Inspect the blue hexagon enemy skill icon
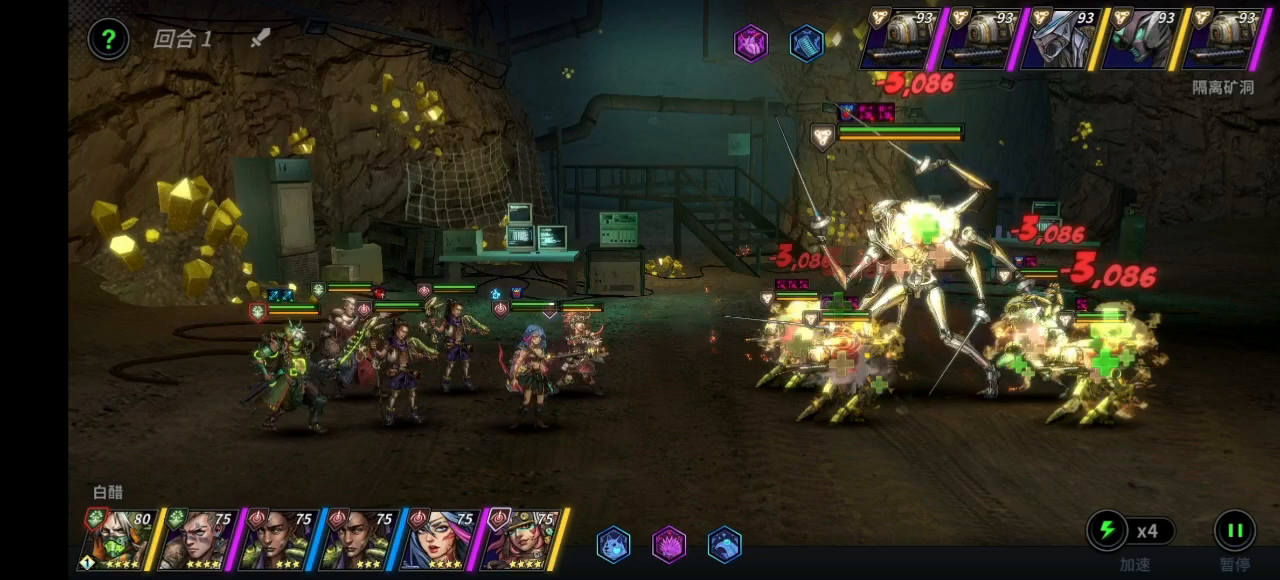This screenshot has width=1280, height=580. tap(806, 43)
